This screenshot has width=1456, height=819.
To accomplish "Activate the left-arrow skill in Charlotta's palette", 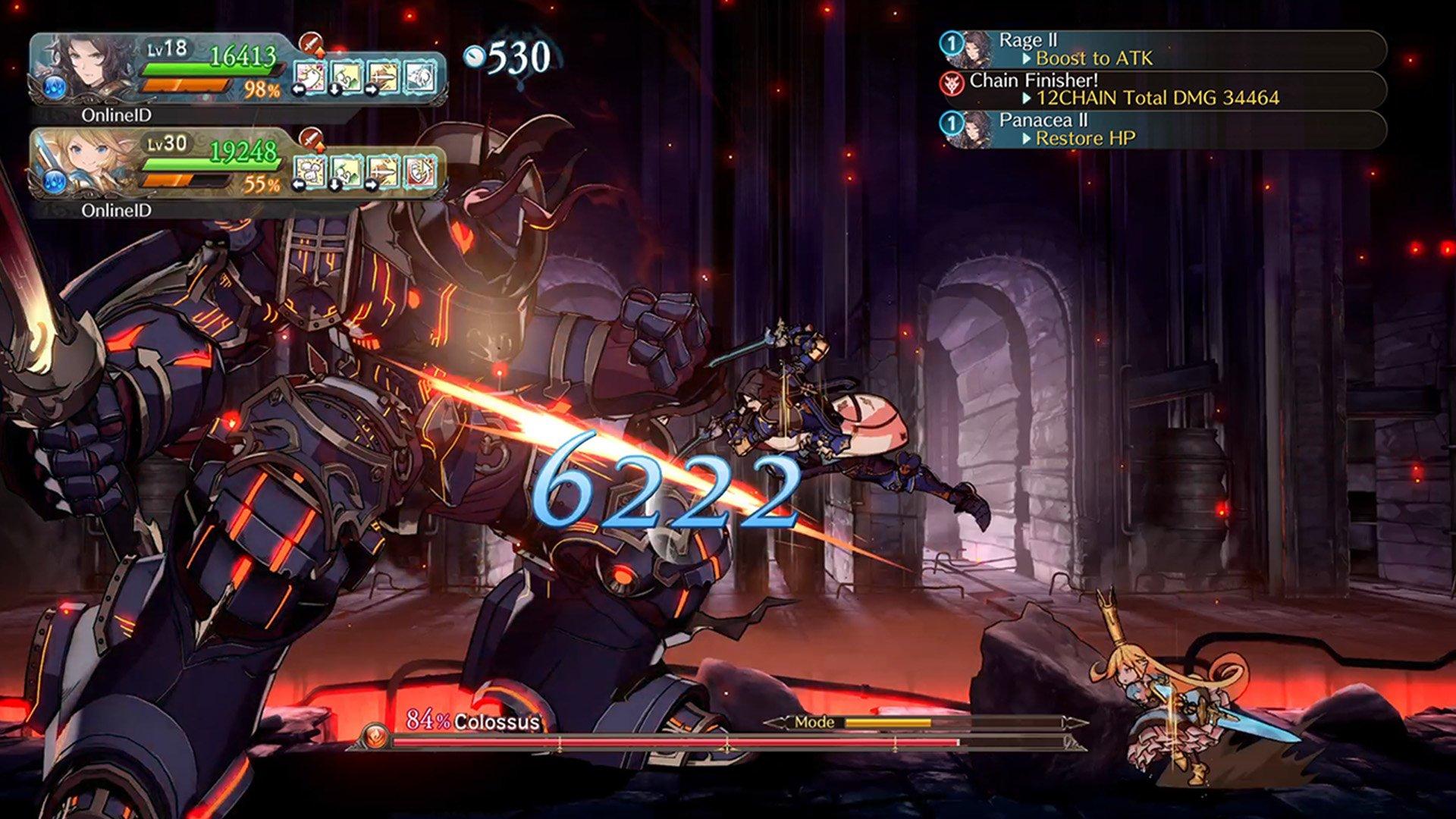I will [312, 172].
